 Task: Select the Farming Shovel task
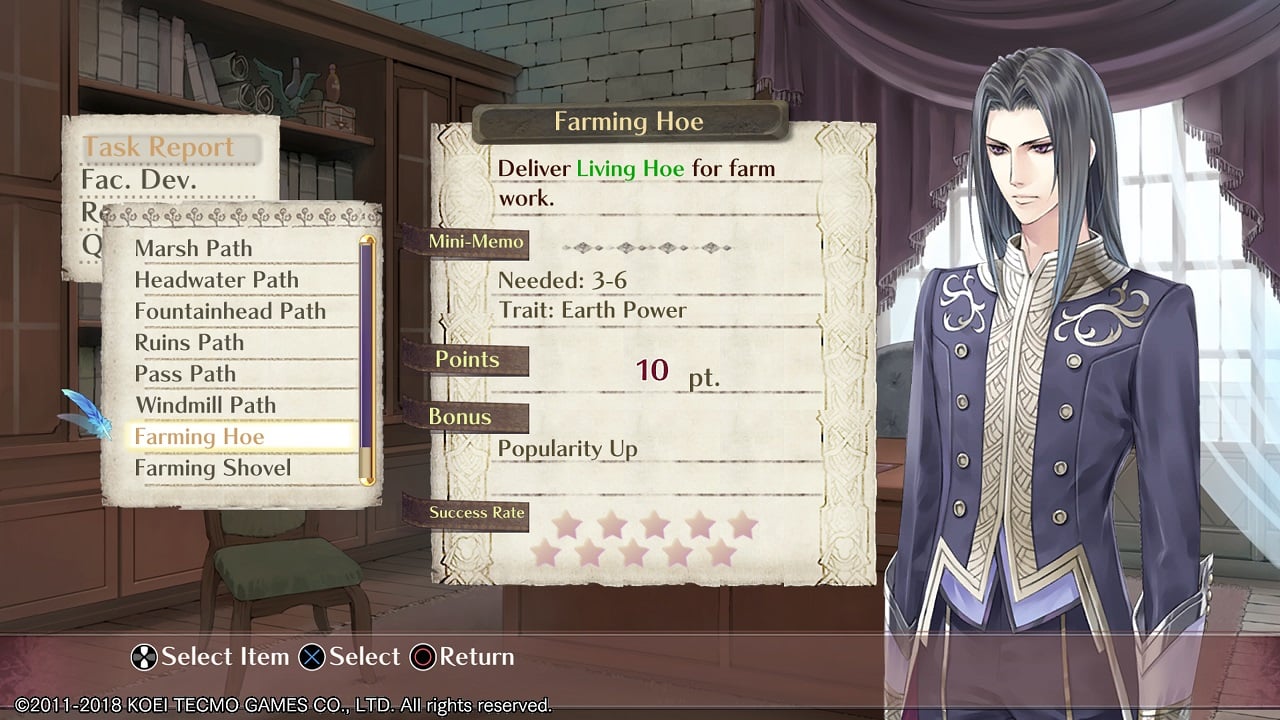click(x=213, y=468)
